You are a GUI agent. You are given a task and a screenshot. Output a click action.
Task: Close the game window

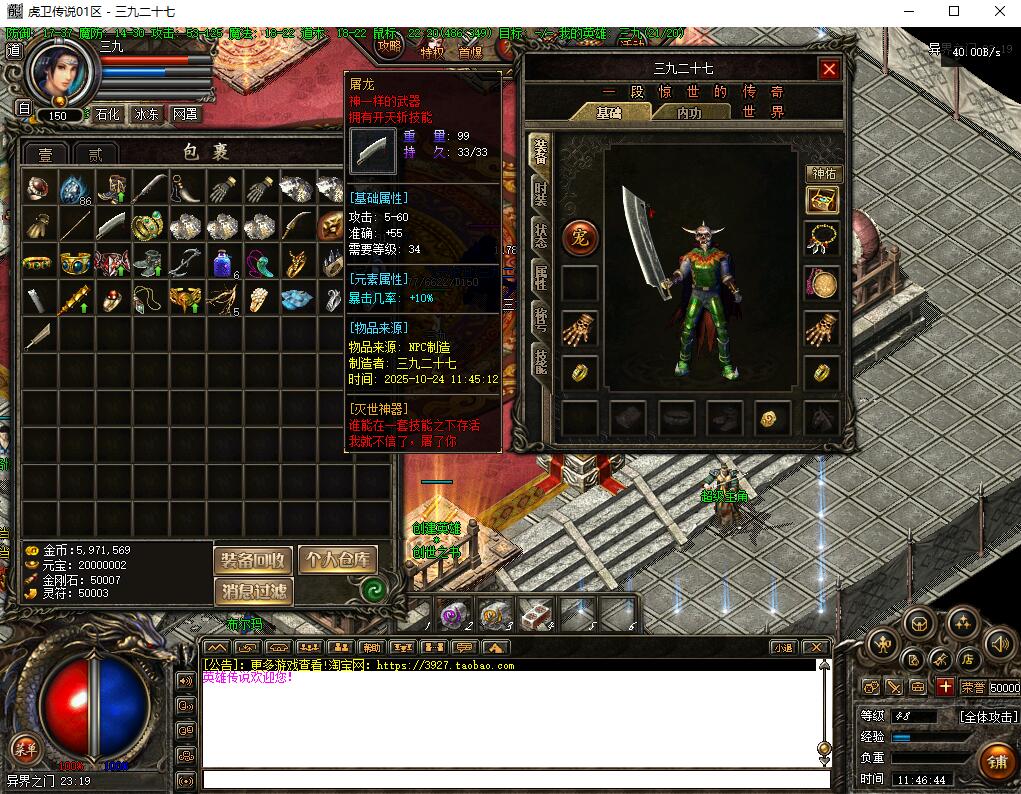tap(999, 12)
